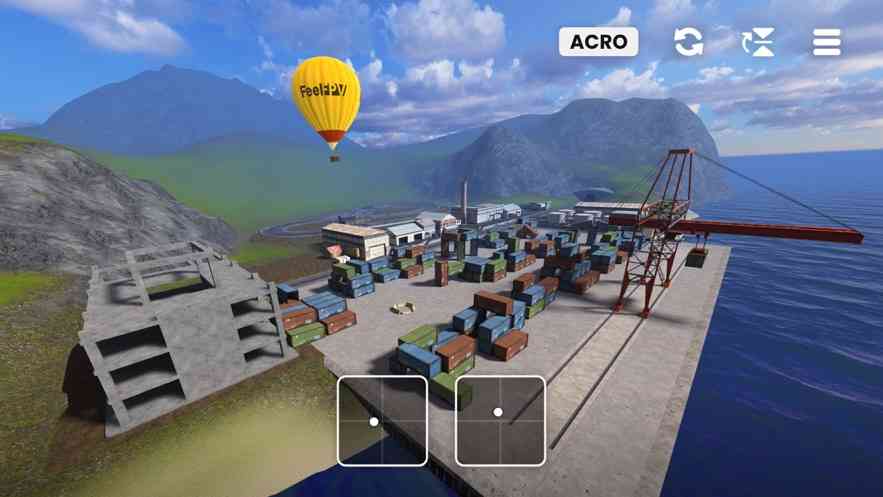Toggle the ACRO flight mode button
The image size is (883, 497).
[x=598, y=42]
